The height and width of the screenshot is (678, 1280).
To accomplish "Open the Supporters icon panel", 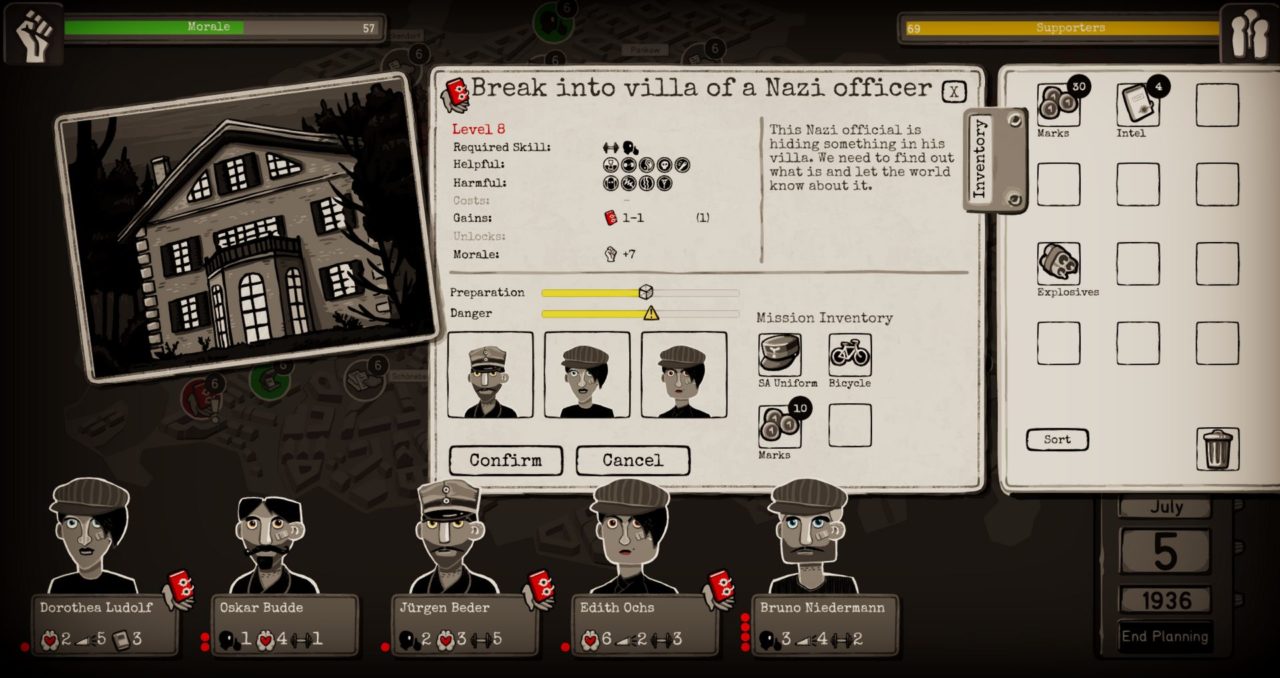I will click(x=1249, y=33).
